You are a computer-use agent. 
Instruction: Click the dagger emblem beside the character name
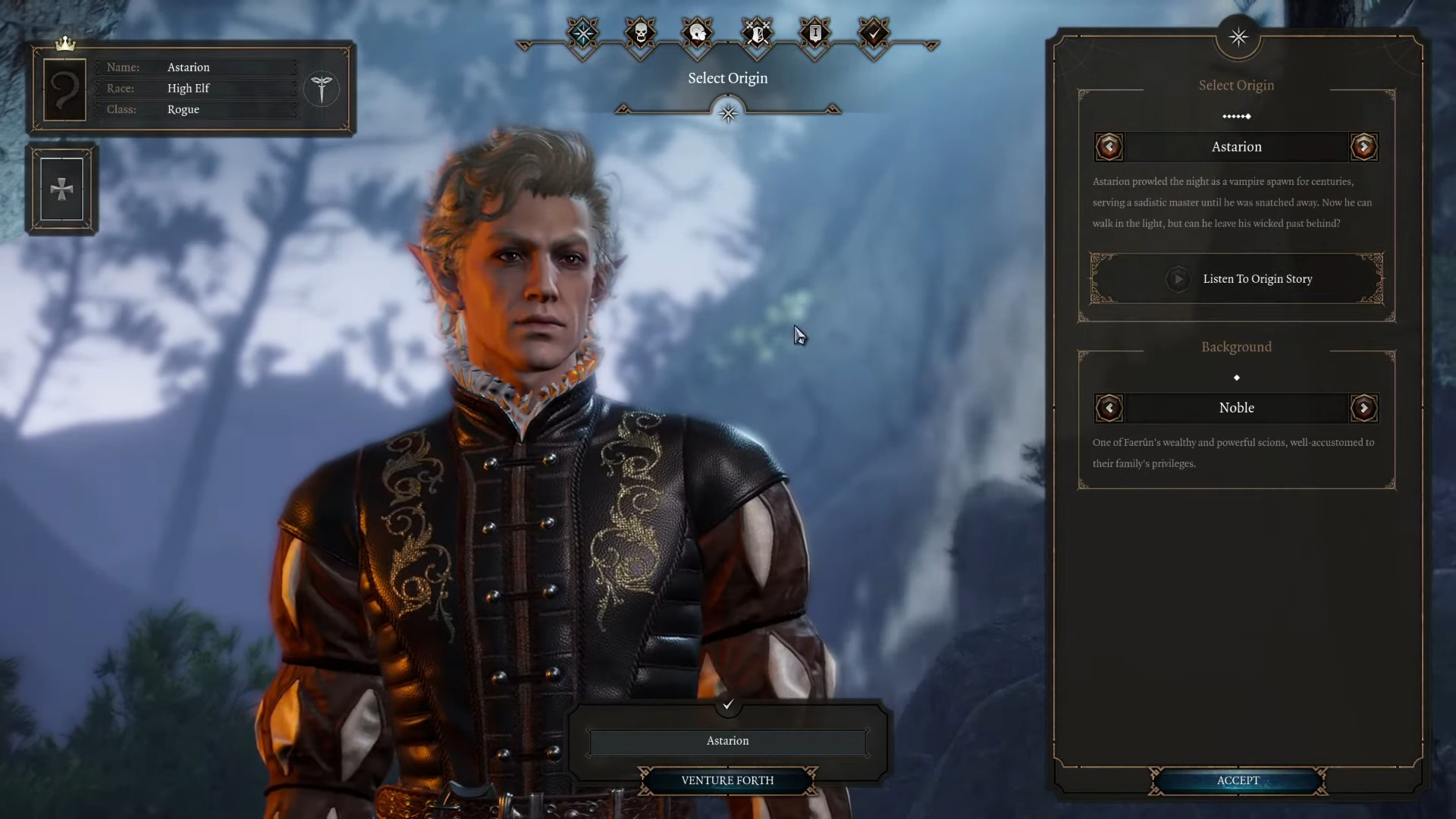[x=322, y=89]
